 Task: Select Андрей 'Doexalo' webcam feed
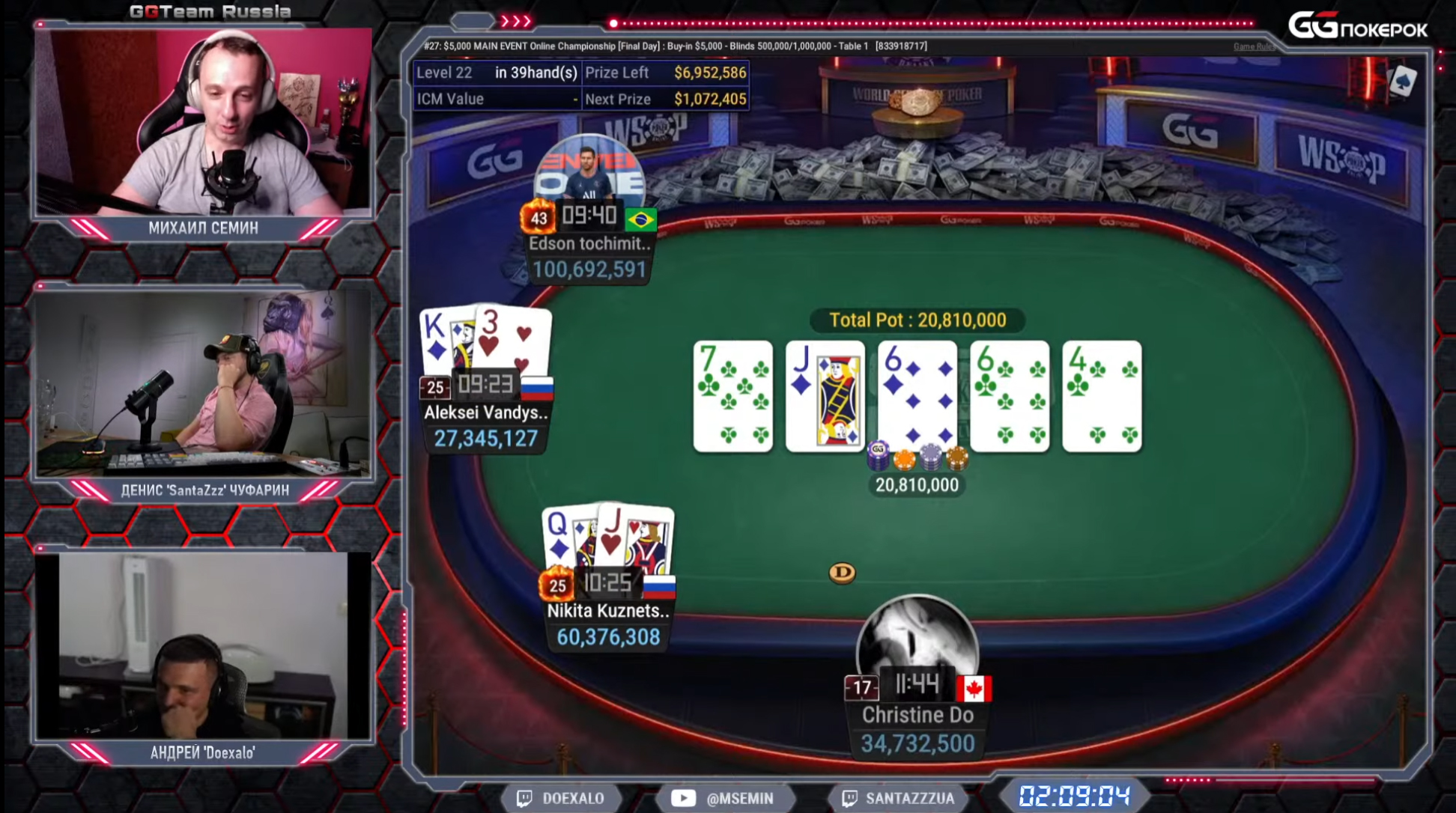[204, 645]
